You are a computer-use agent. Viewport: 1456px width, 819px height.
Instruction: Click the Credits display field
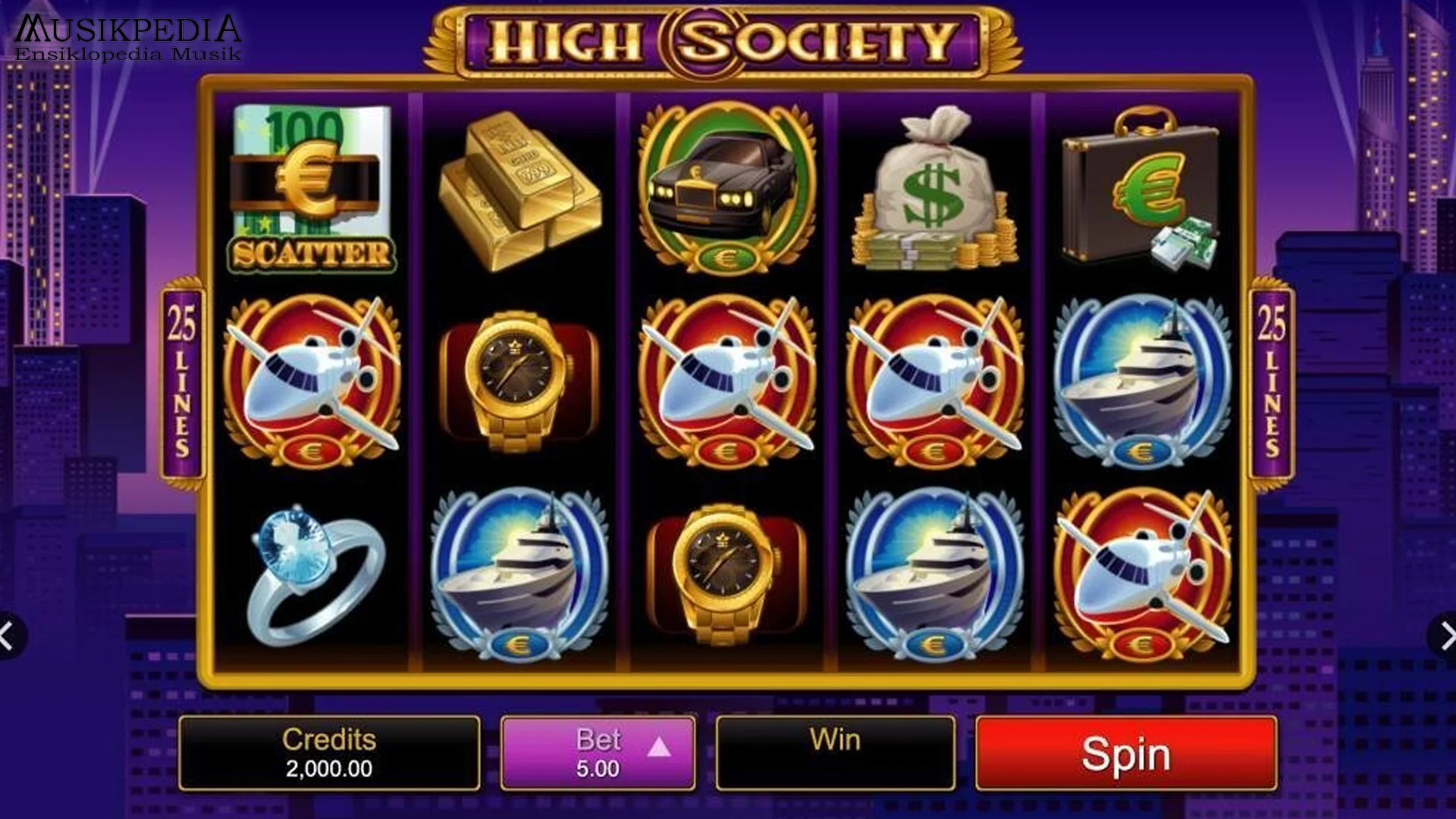pos(330,751)
